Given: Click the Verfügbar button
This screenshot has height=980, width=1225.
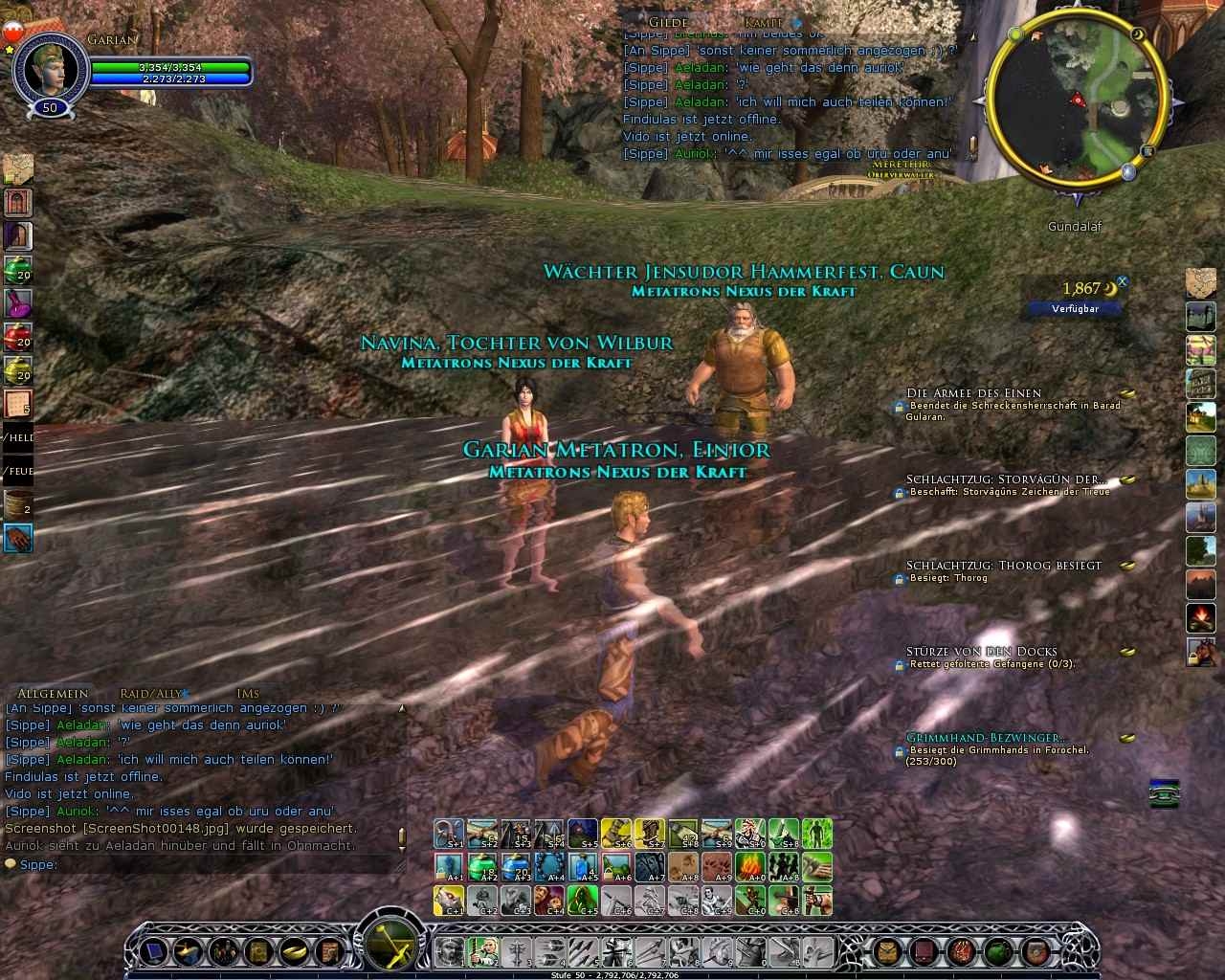Looking at the screenshot, I should tap(1075, 308).
